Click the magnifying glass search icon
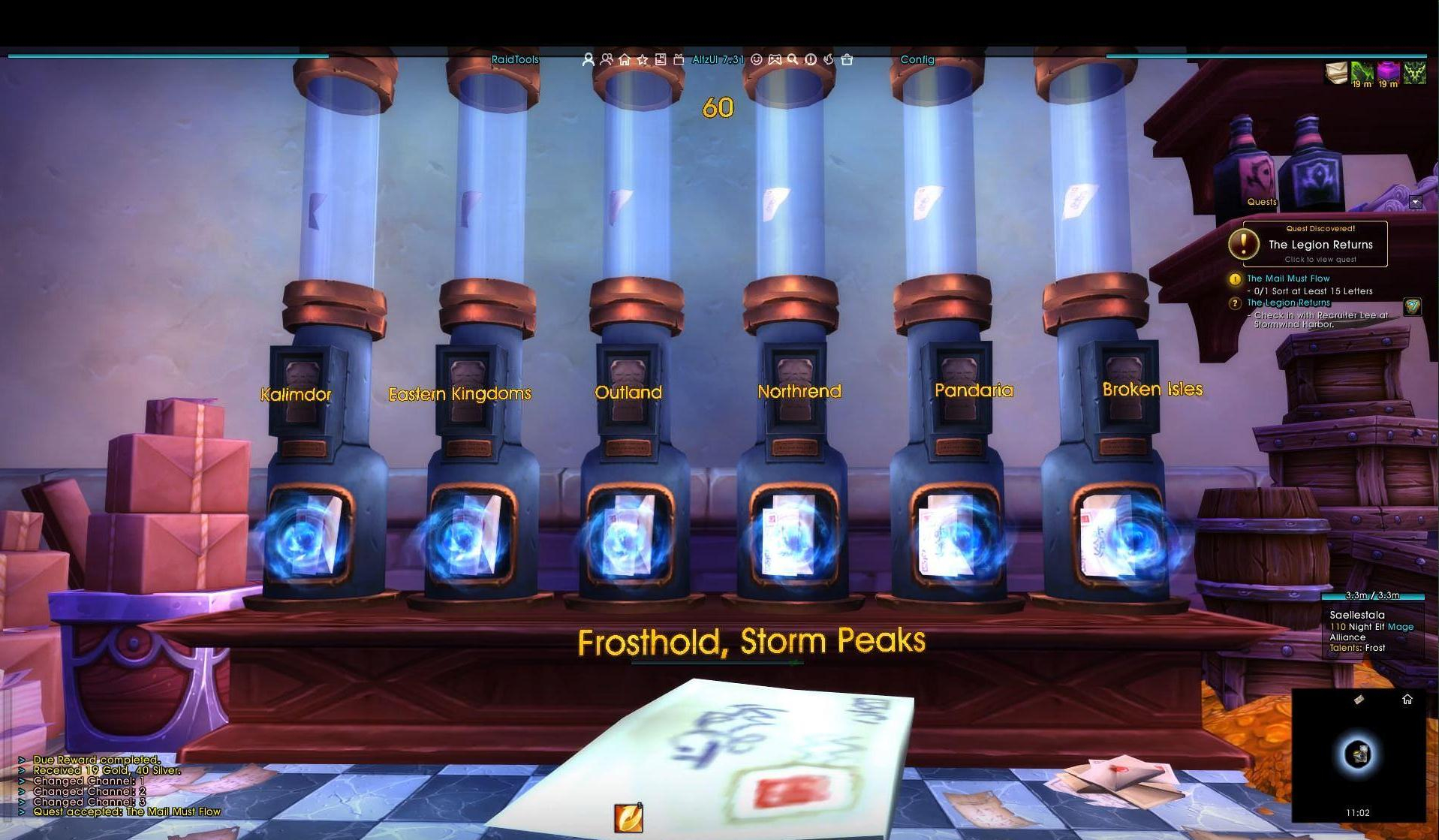Viewport: 1439px width, 840px height. pos(793,59)
